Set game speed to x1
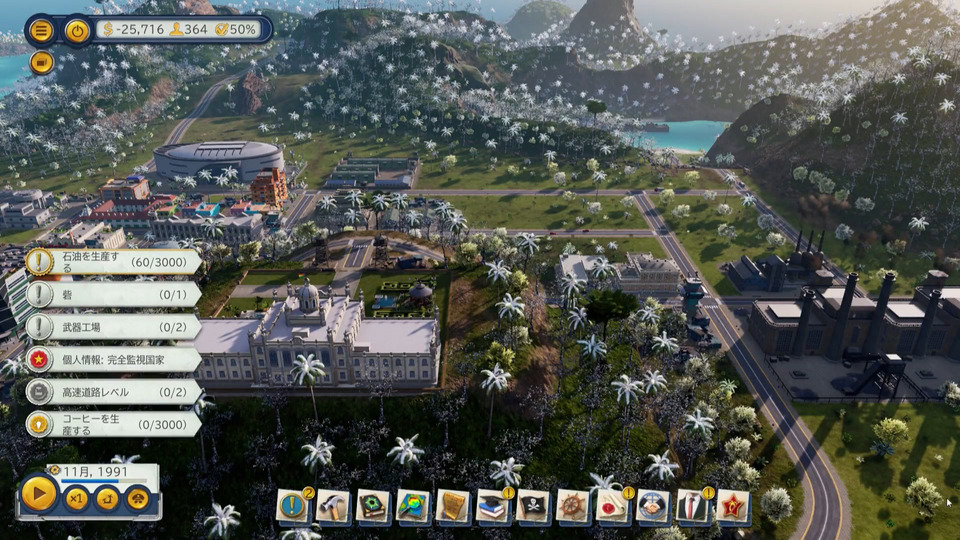 [77, 497]
